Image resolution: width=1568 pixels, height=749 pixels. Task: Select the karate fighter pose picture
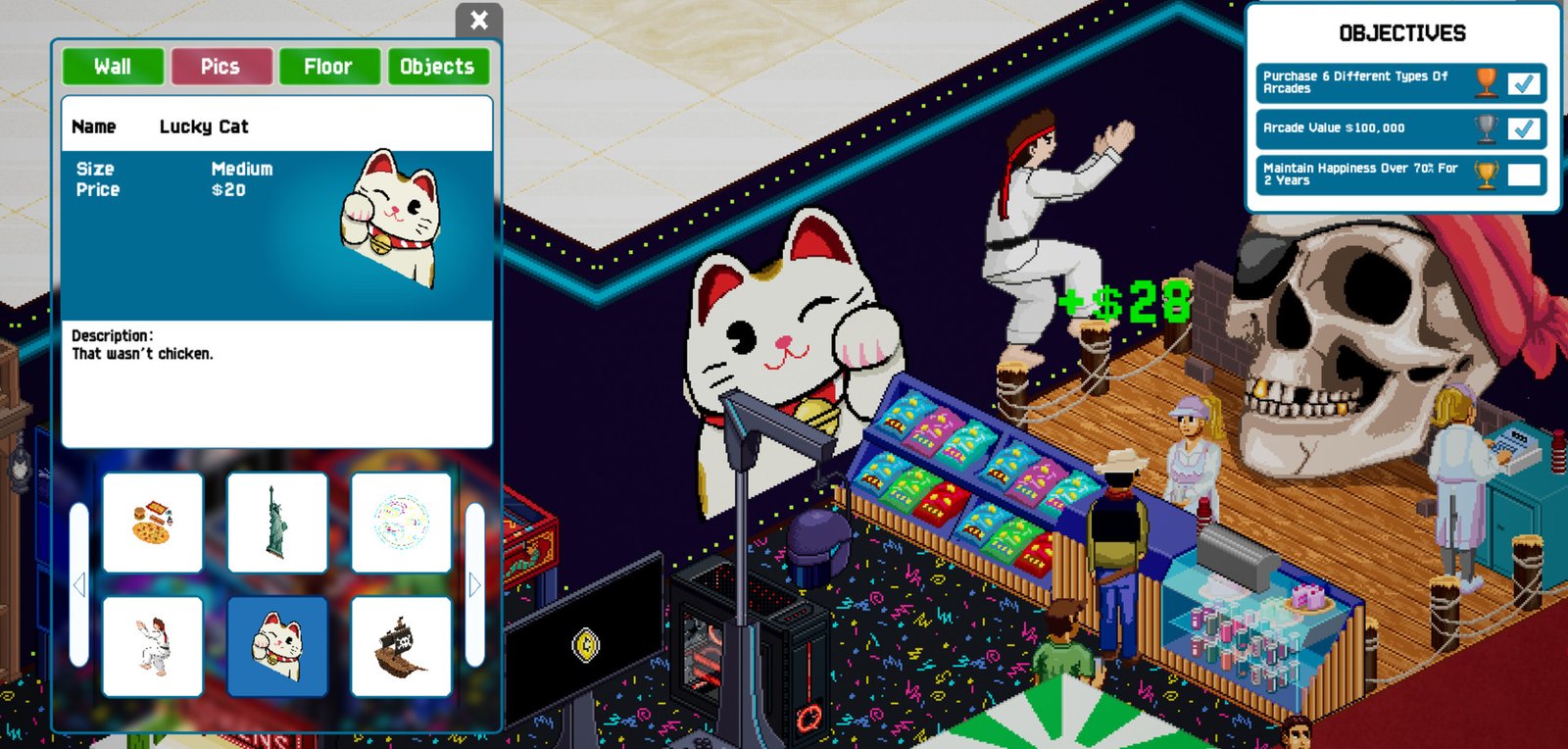[153, 647]
